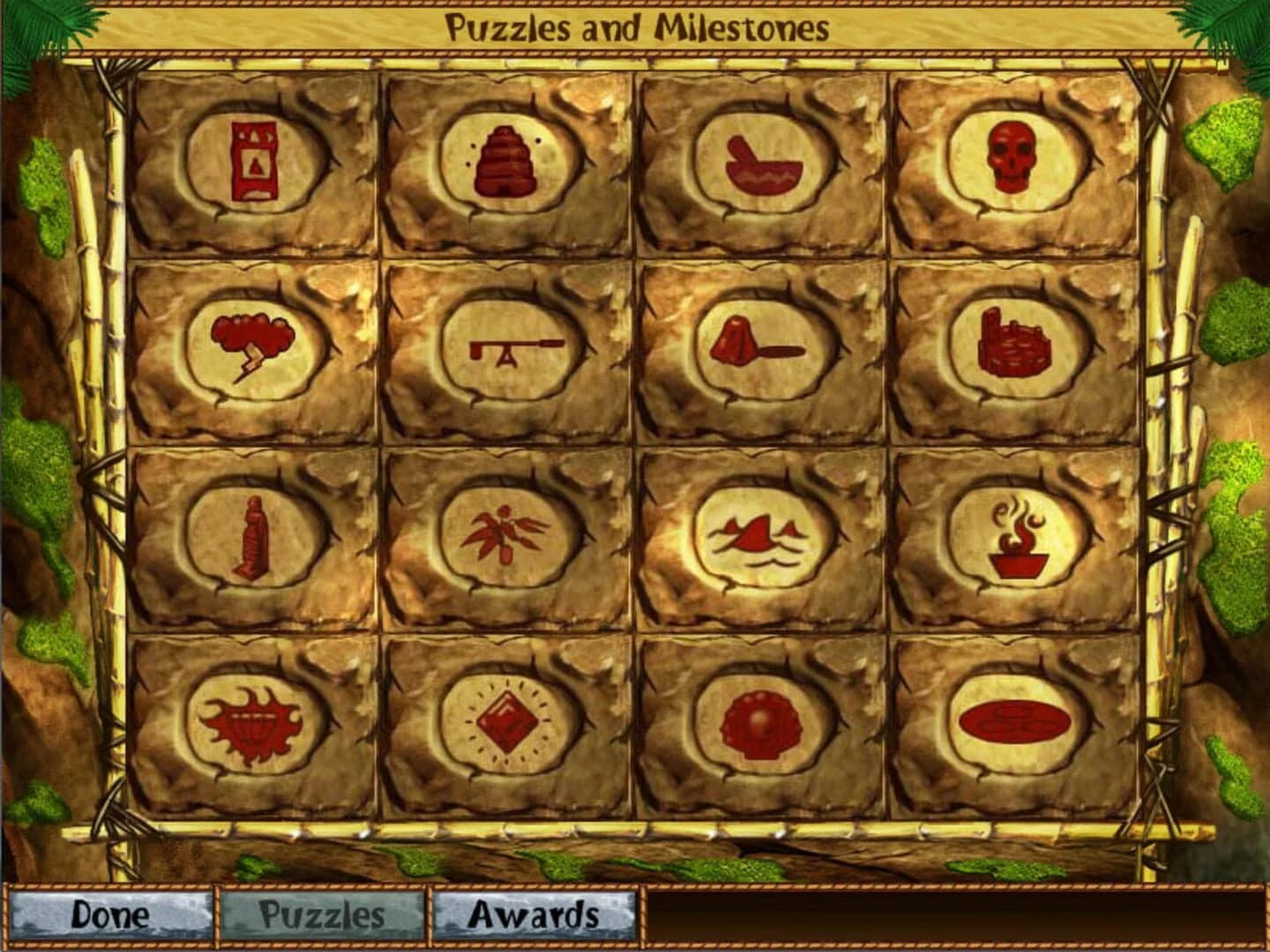
Task: Select the sun mask puzzle icon
Action: click(x=252, y=723)
